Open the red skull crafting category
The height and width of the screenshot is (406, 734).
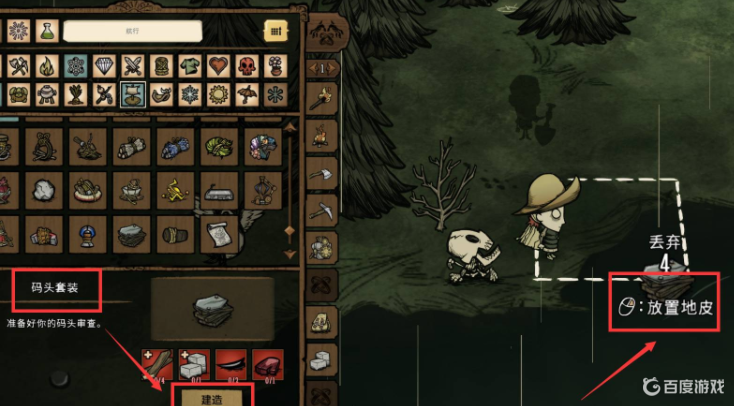pyautogui.click(x=247, y=66)
